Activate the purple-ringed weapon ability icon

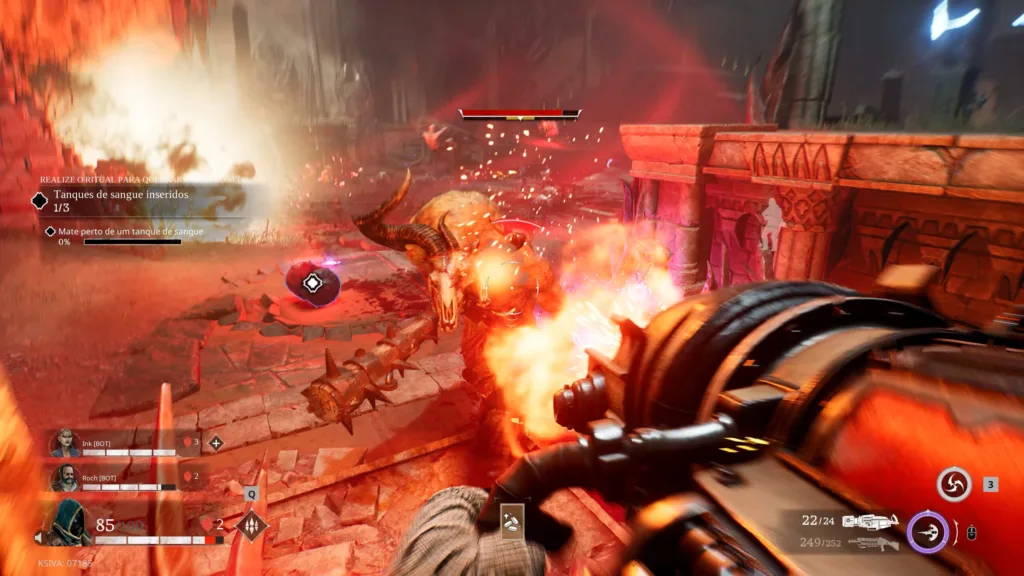[x=928, y=532]
